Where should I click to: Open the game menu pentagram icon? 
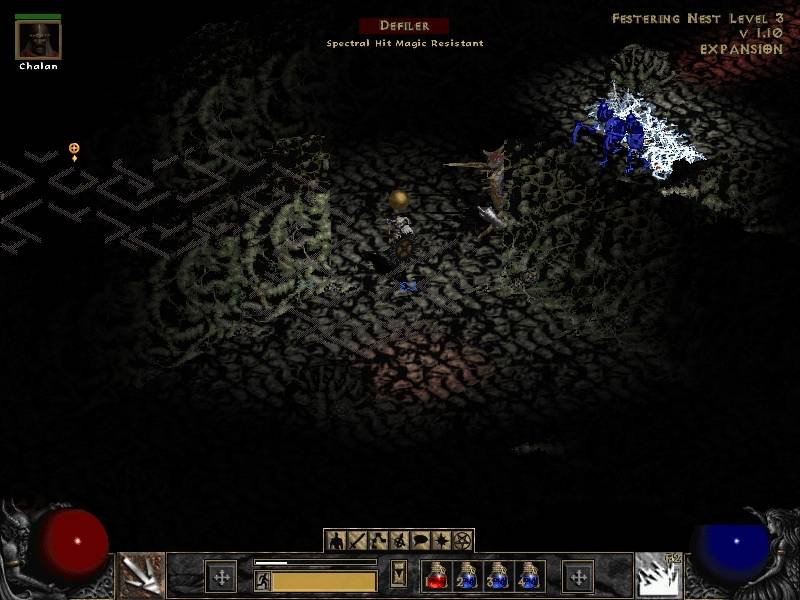[461, 541]
